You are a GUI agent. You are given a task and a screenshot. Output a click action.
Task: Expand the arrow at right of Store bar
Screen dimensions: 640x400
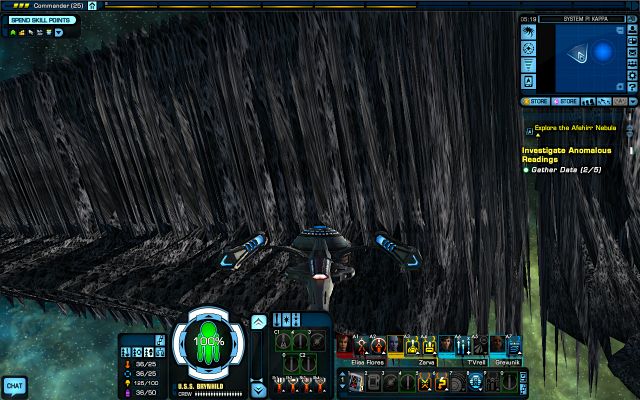633,101
